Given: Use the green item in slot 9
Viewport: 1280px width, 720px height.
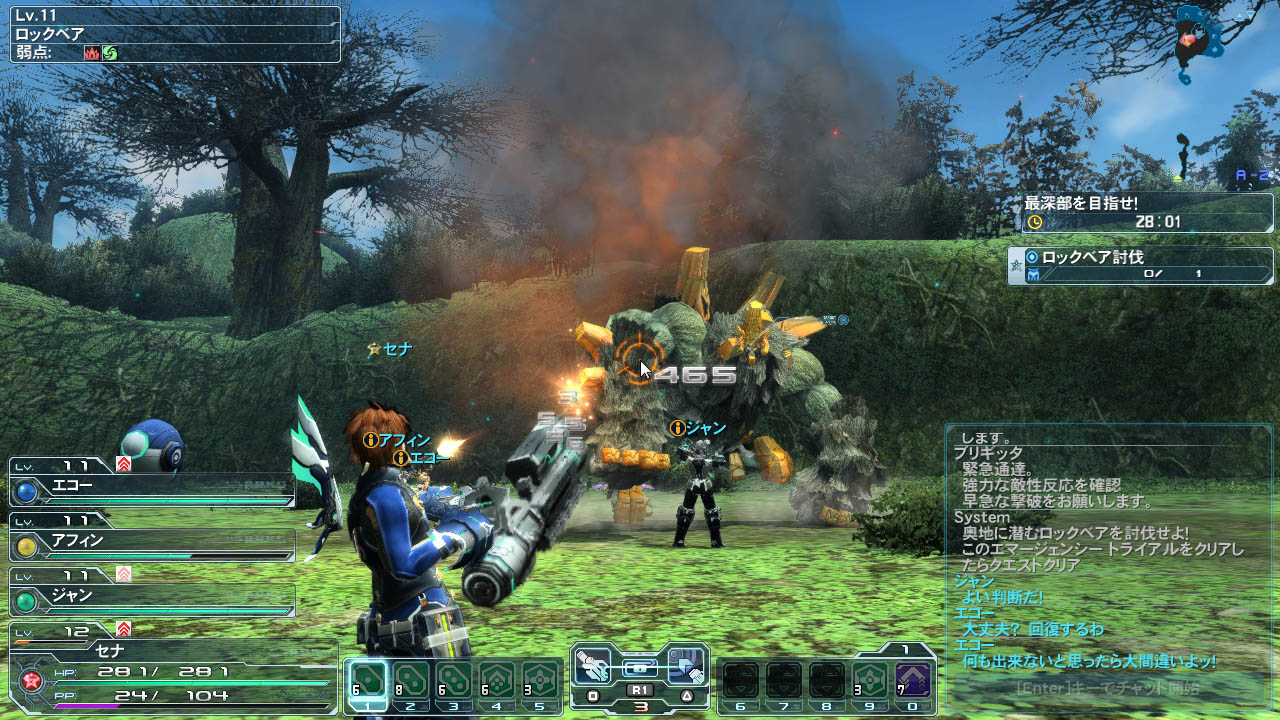Looking at the screenshot, I should (x=871, y=681).
